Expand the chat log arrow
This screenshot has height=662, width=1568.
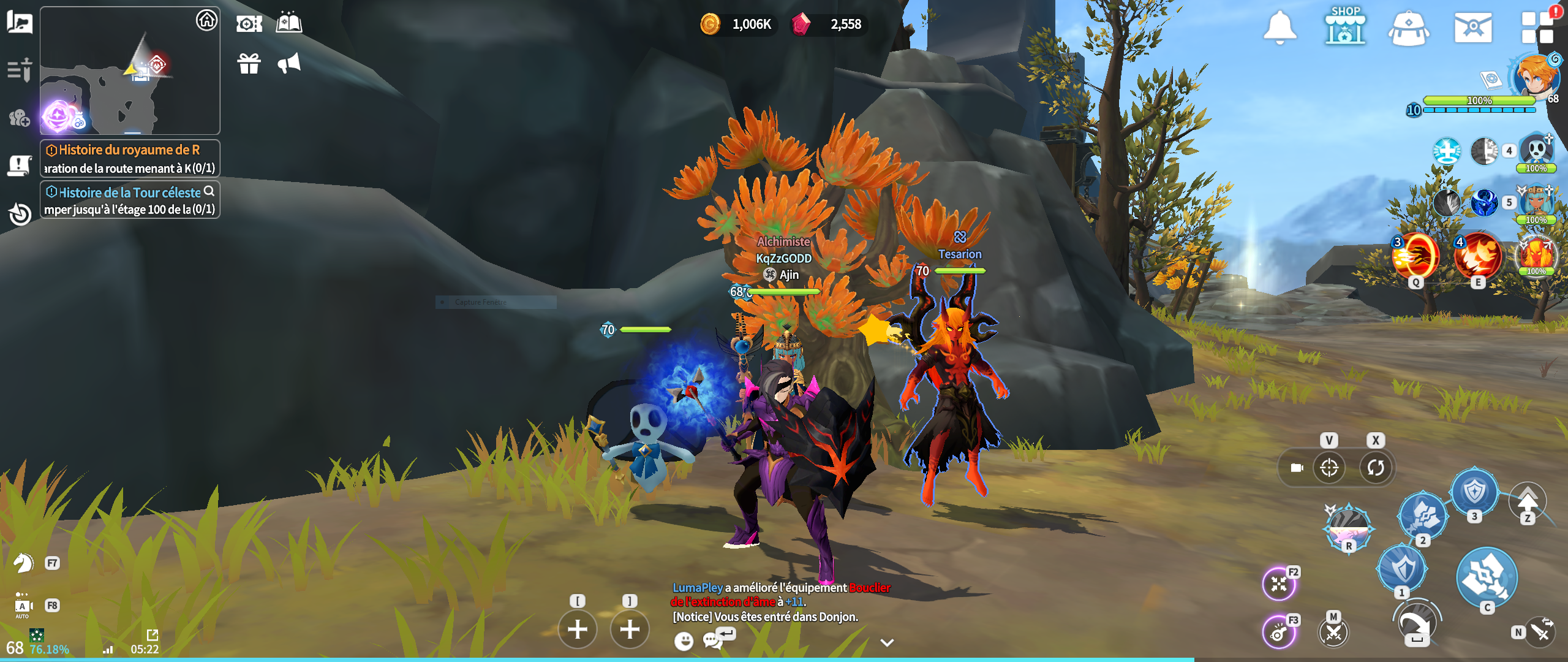point(887,642)
